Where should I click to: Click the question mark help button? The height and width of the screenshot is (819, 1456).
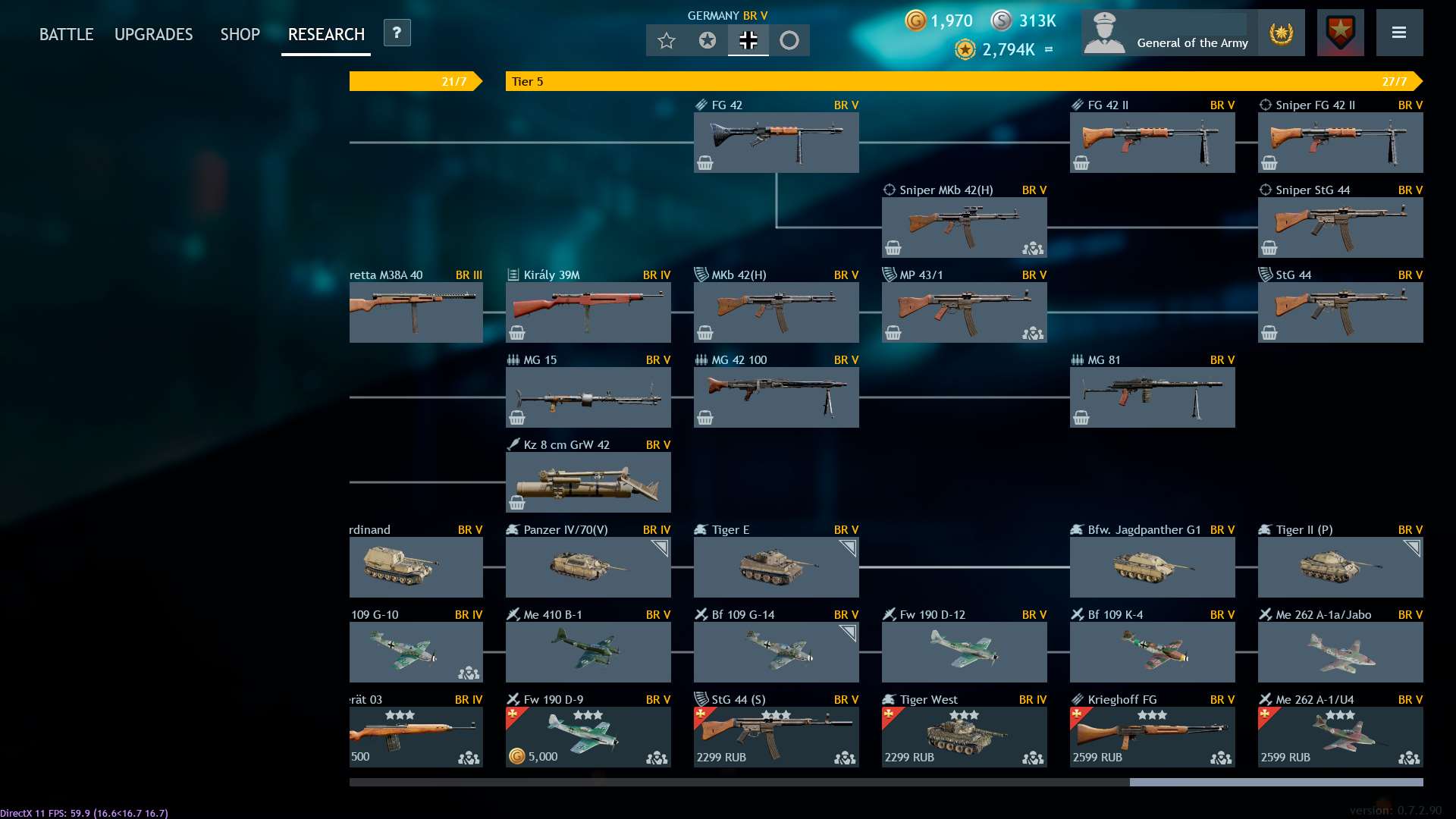click(395, 33)
